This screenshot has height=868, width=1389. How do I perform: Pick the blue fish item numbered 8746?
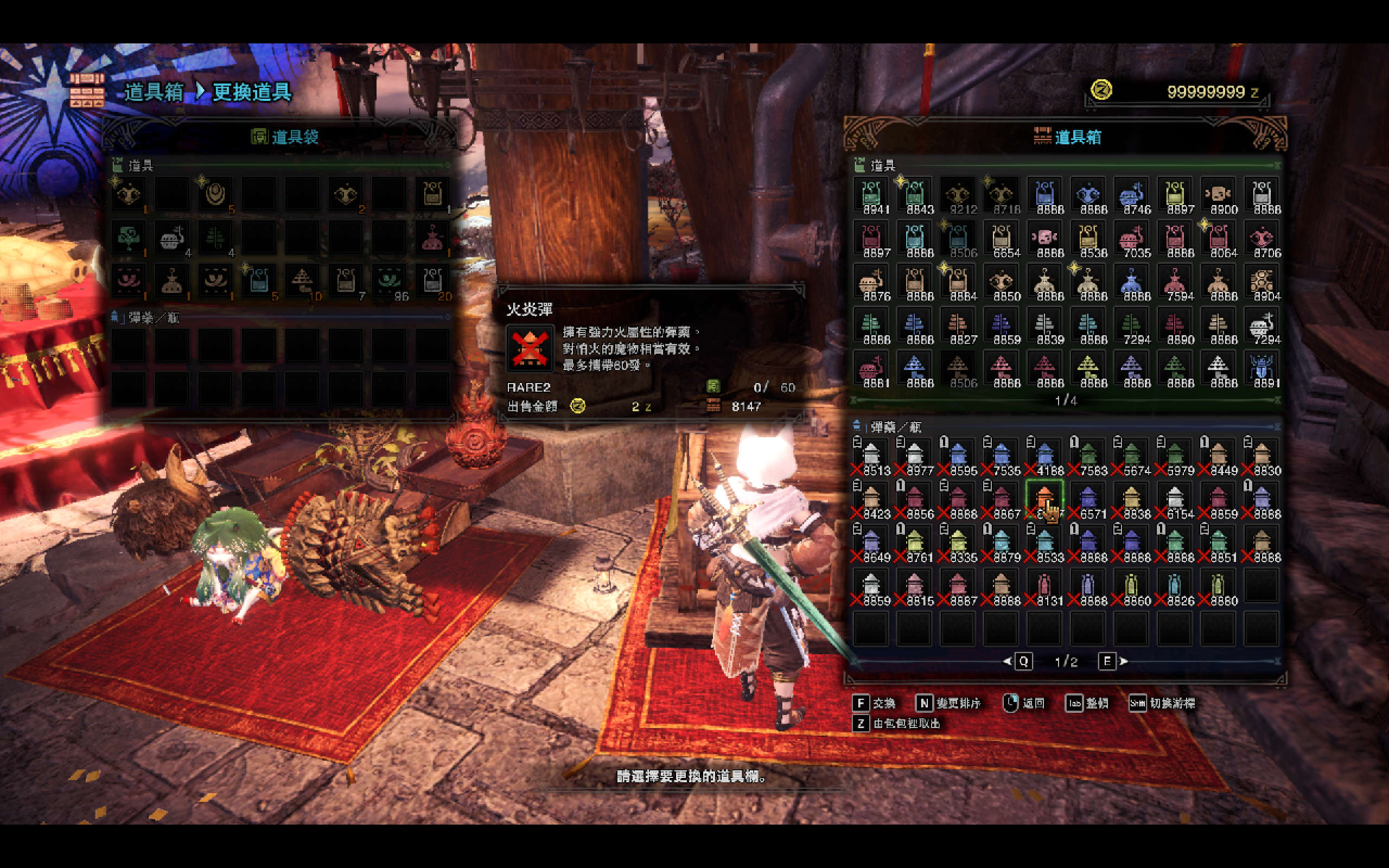coord(1131,195)
